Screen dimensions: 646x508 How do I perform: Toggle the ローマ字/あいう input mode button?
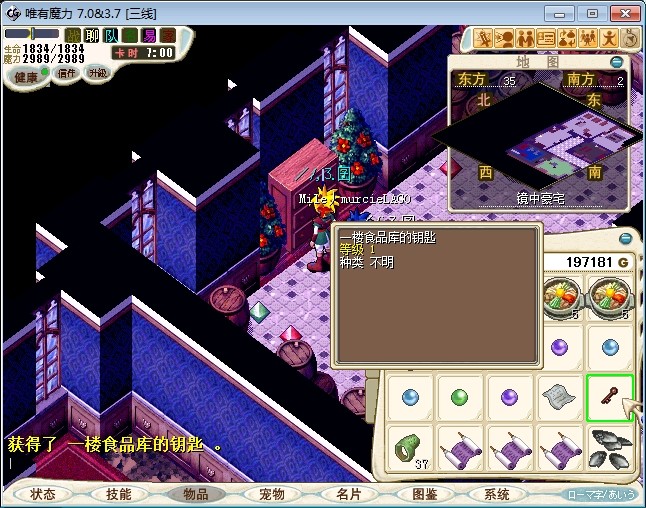[600, 494]
